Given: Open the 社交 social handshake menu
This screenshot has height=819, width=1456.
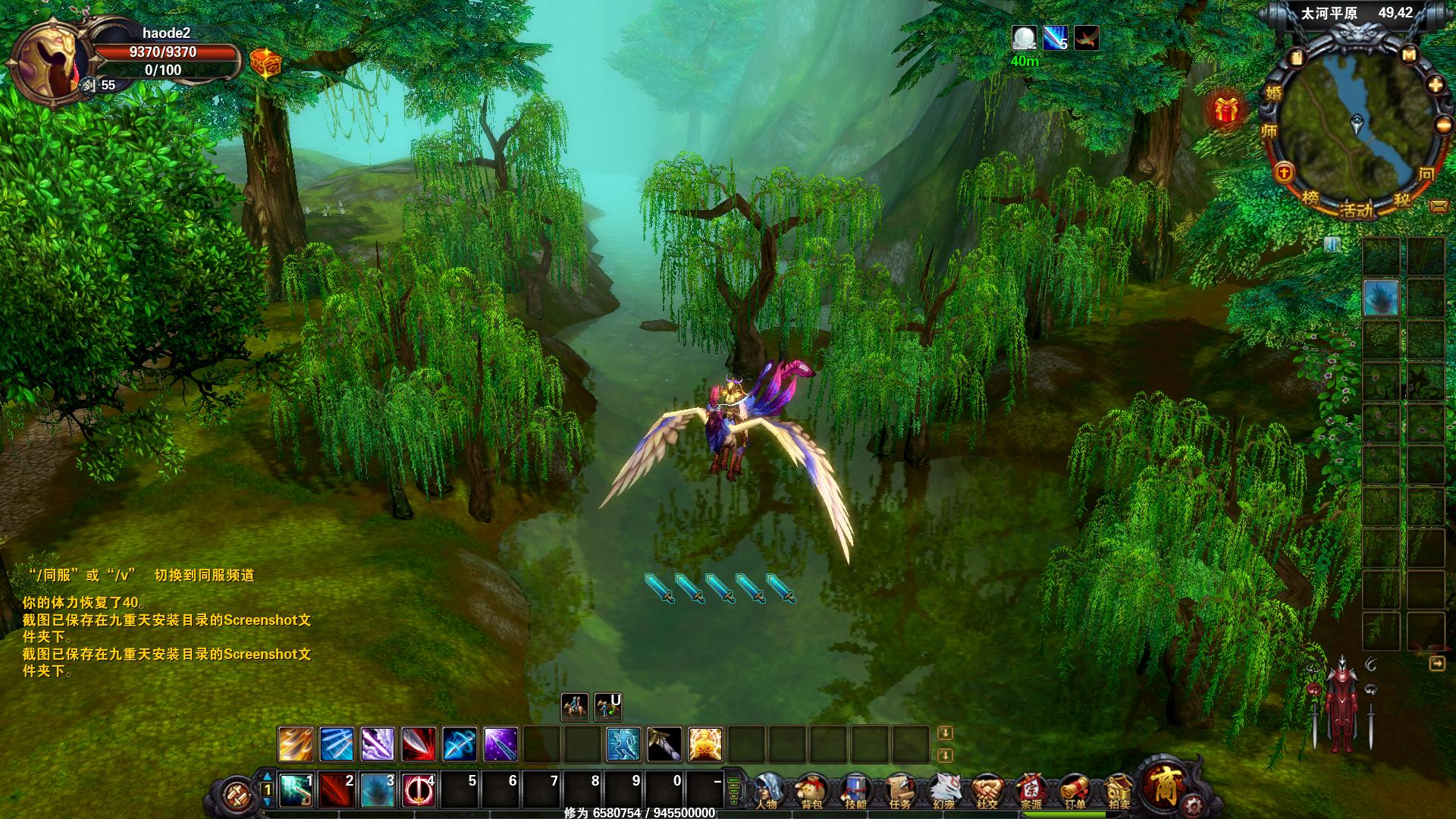Looking at the screenshot, I should [987, 790].
